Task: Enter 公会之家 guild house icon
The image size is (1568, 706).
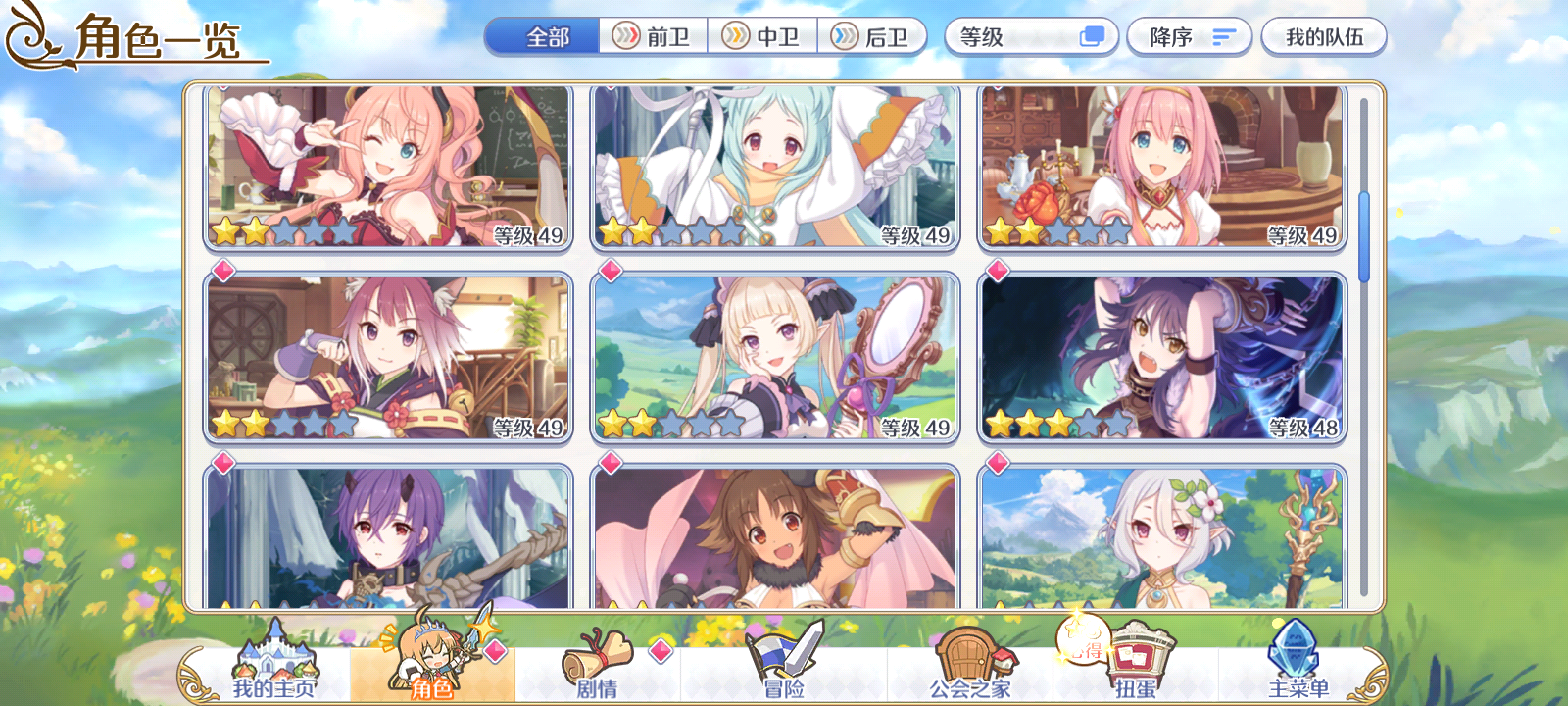Action: pyautogui.click(x=965, y=655)
